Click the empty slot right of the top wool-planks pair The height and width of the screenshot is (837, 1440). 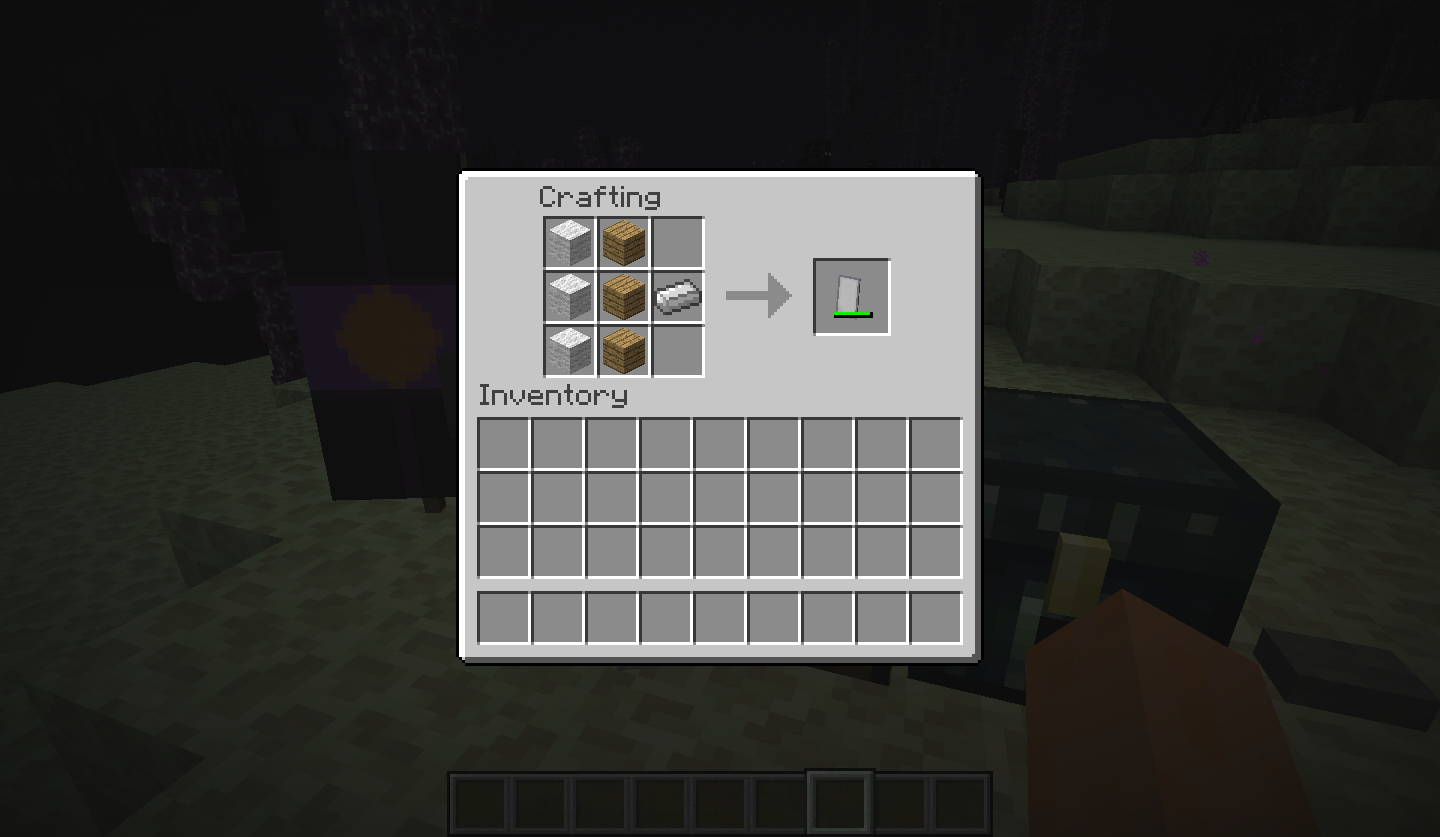(677, 241)
